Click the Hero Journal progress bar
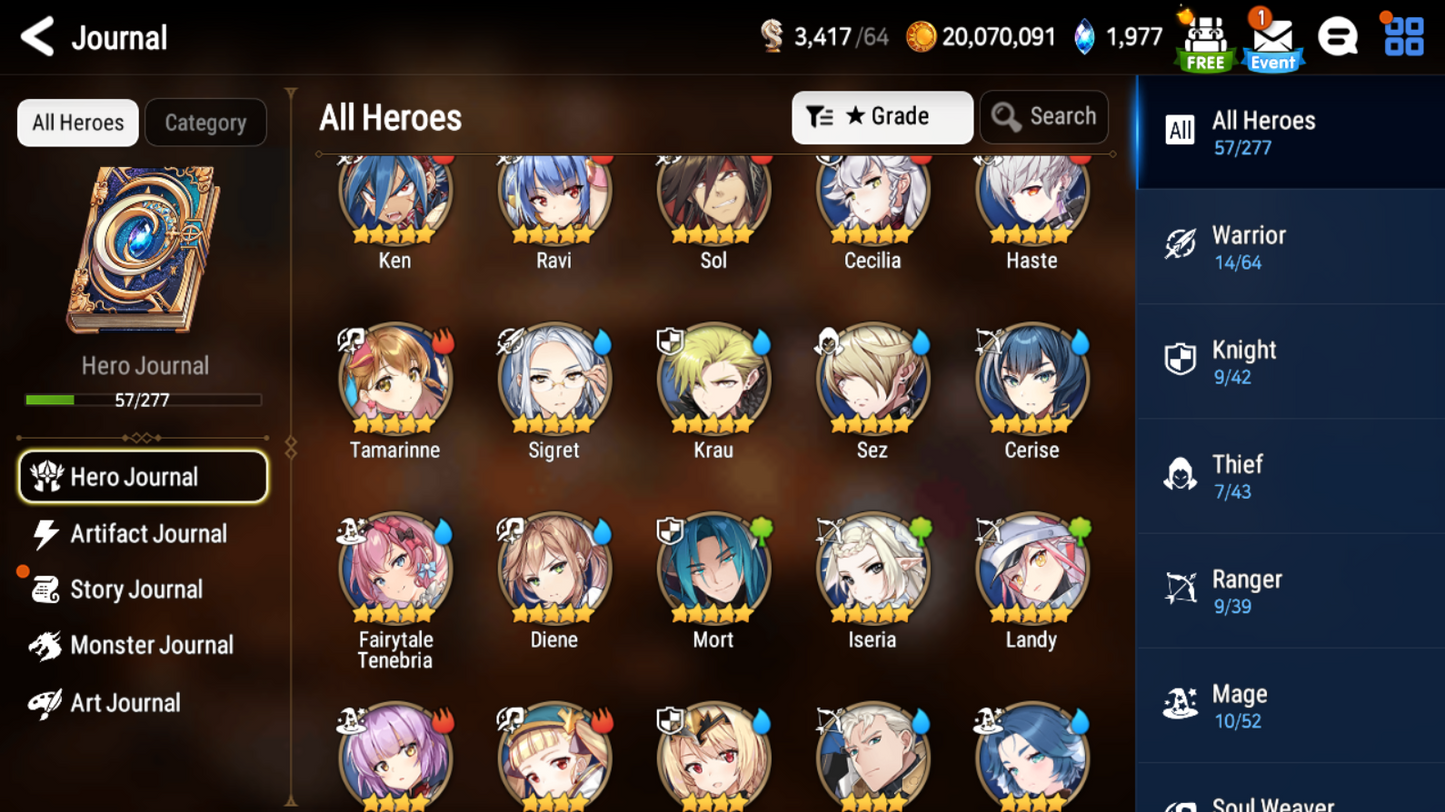Screen dimensions: 1445x812 coord(143,399)
